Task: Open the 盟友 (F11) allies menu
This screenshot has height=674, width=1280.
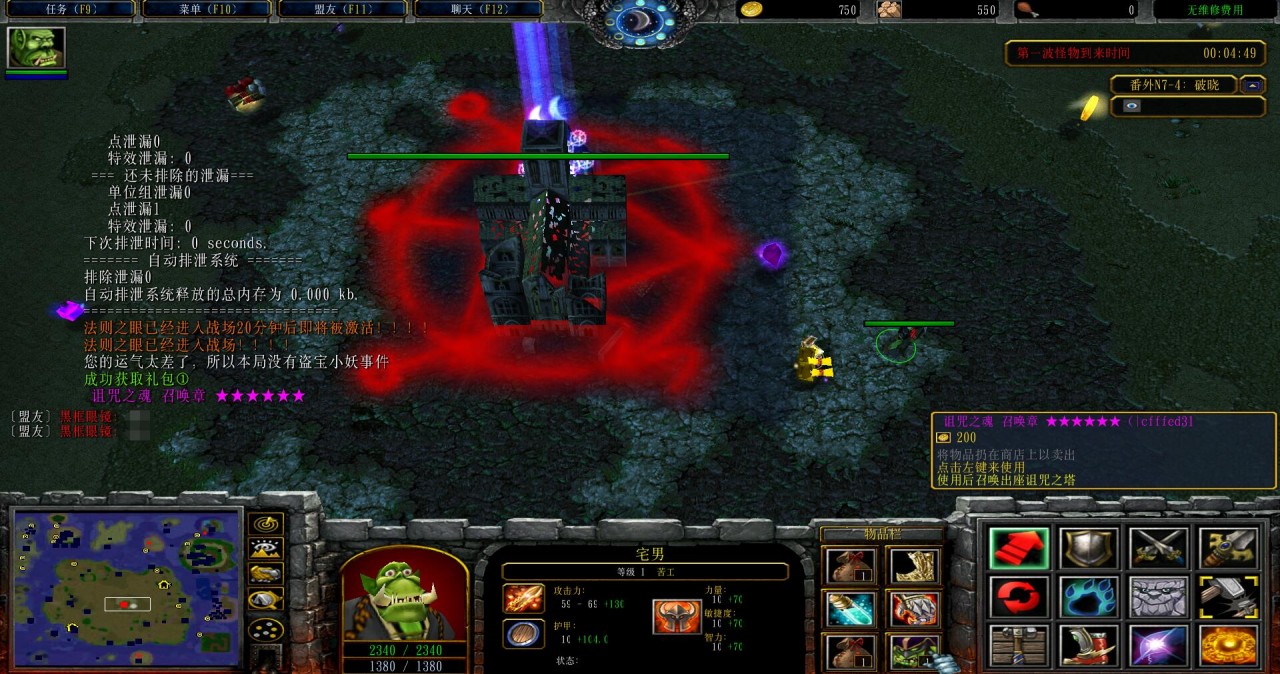Action: pos(342,10)
